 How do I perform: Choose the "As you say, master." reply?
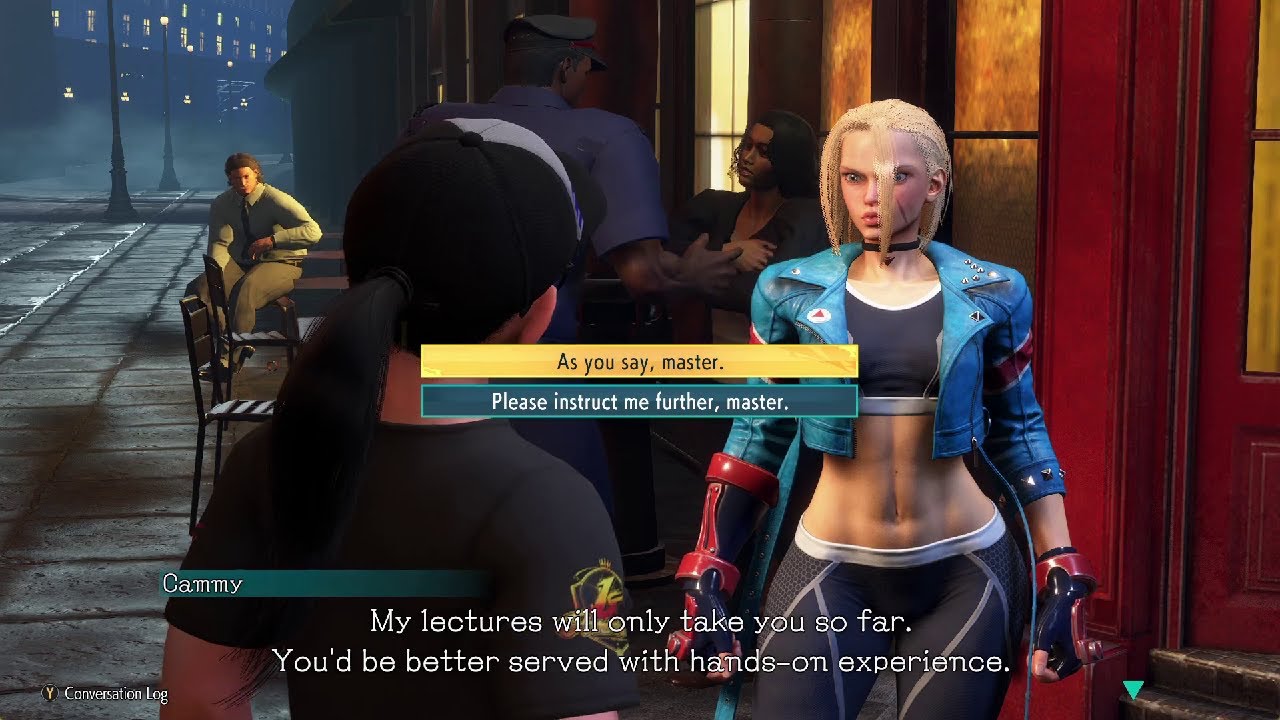coord(639,362)
